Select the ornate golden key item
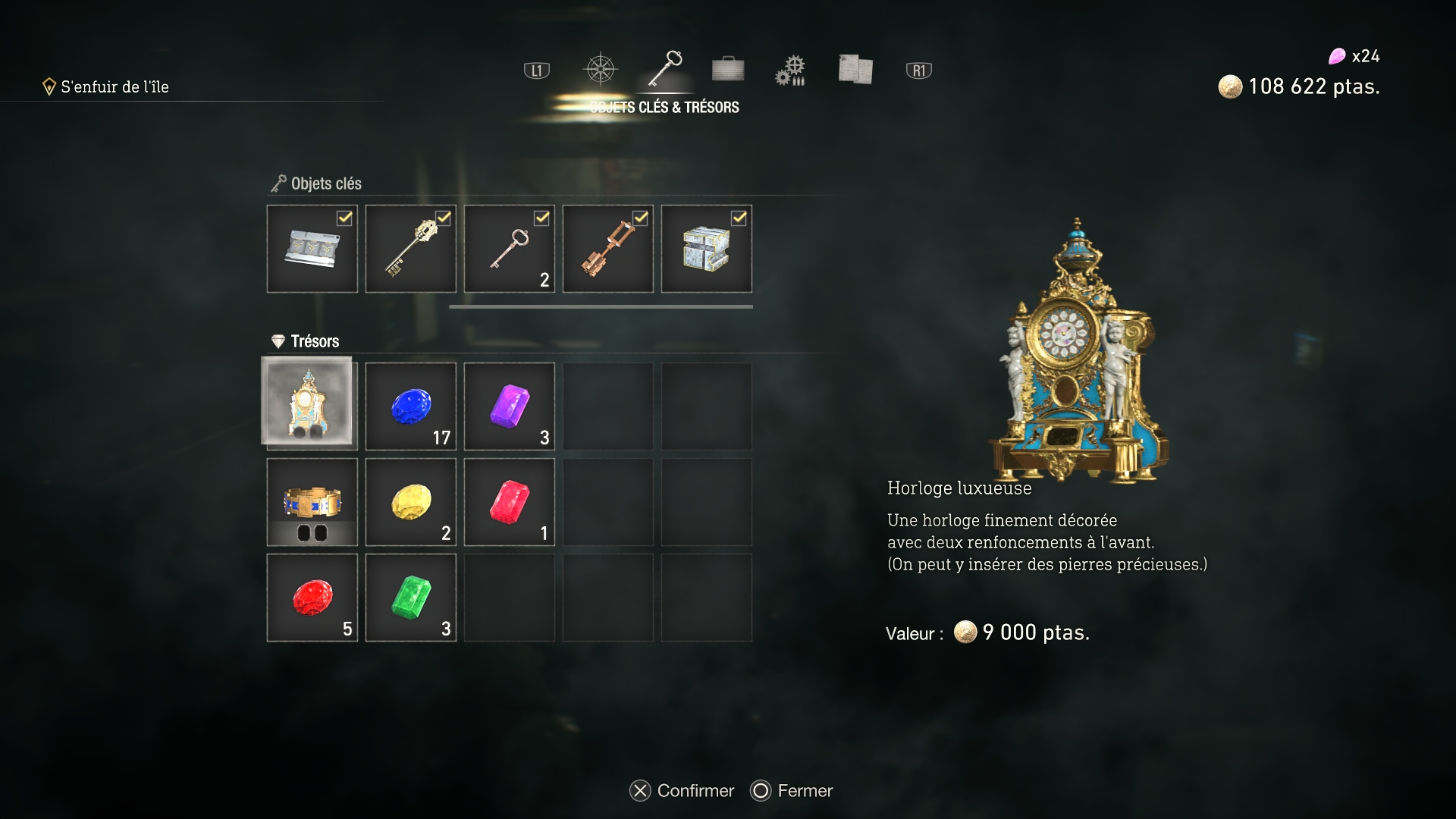This screenshot has width=1456, height=819. [x=410, y=249]
